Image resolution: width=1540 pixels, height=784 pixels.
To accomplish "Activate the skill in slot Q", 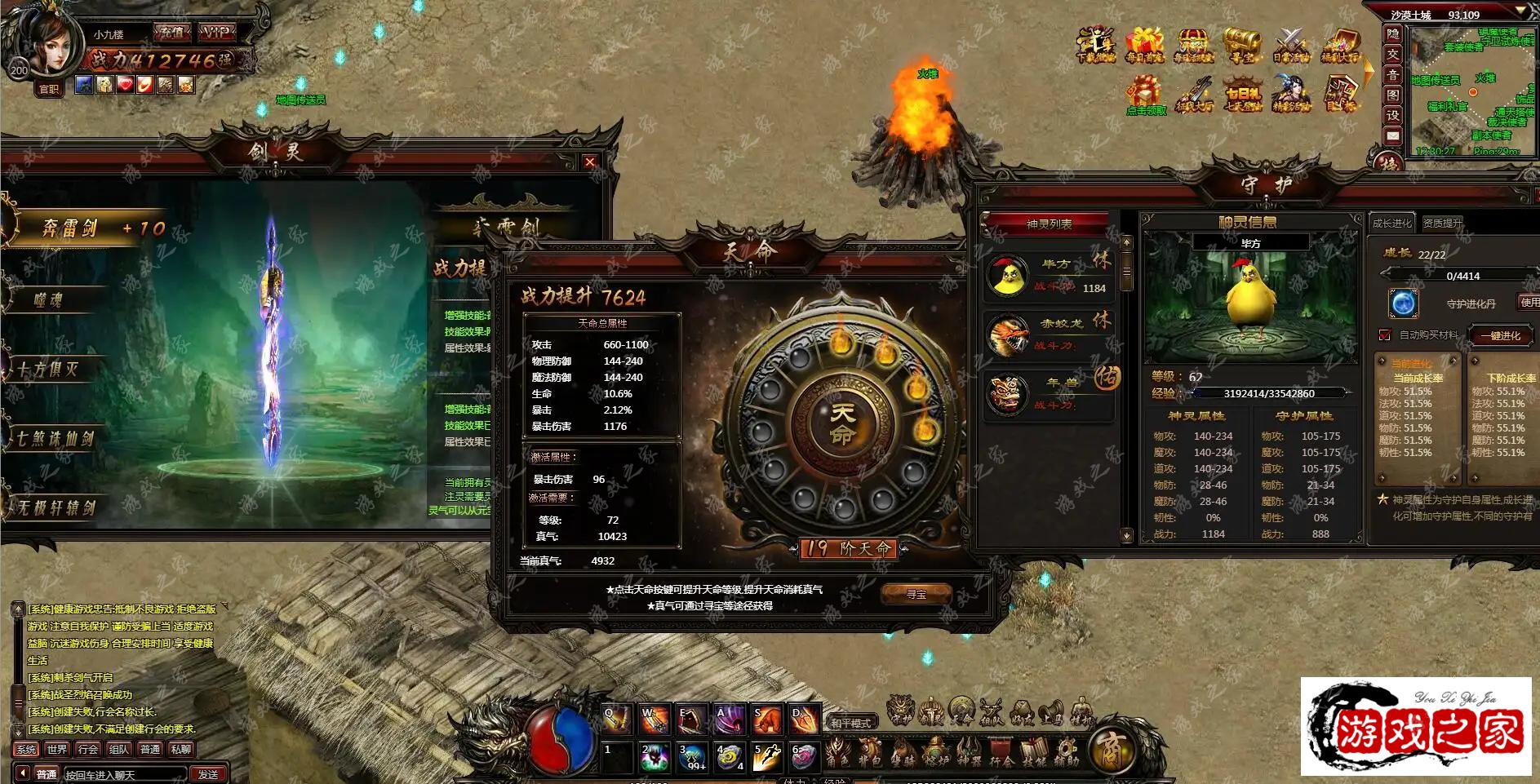I will pos(616,719).
